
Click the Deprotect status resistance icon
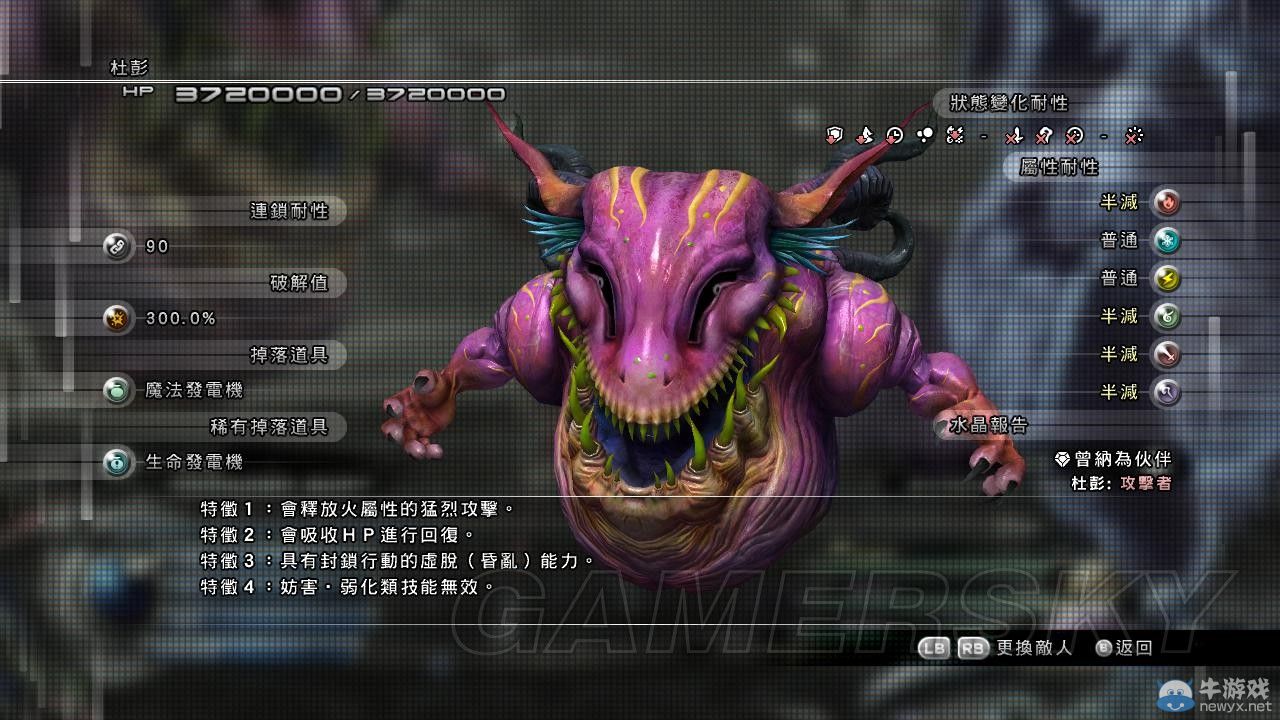(x=835, y=136)
